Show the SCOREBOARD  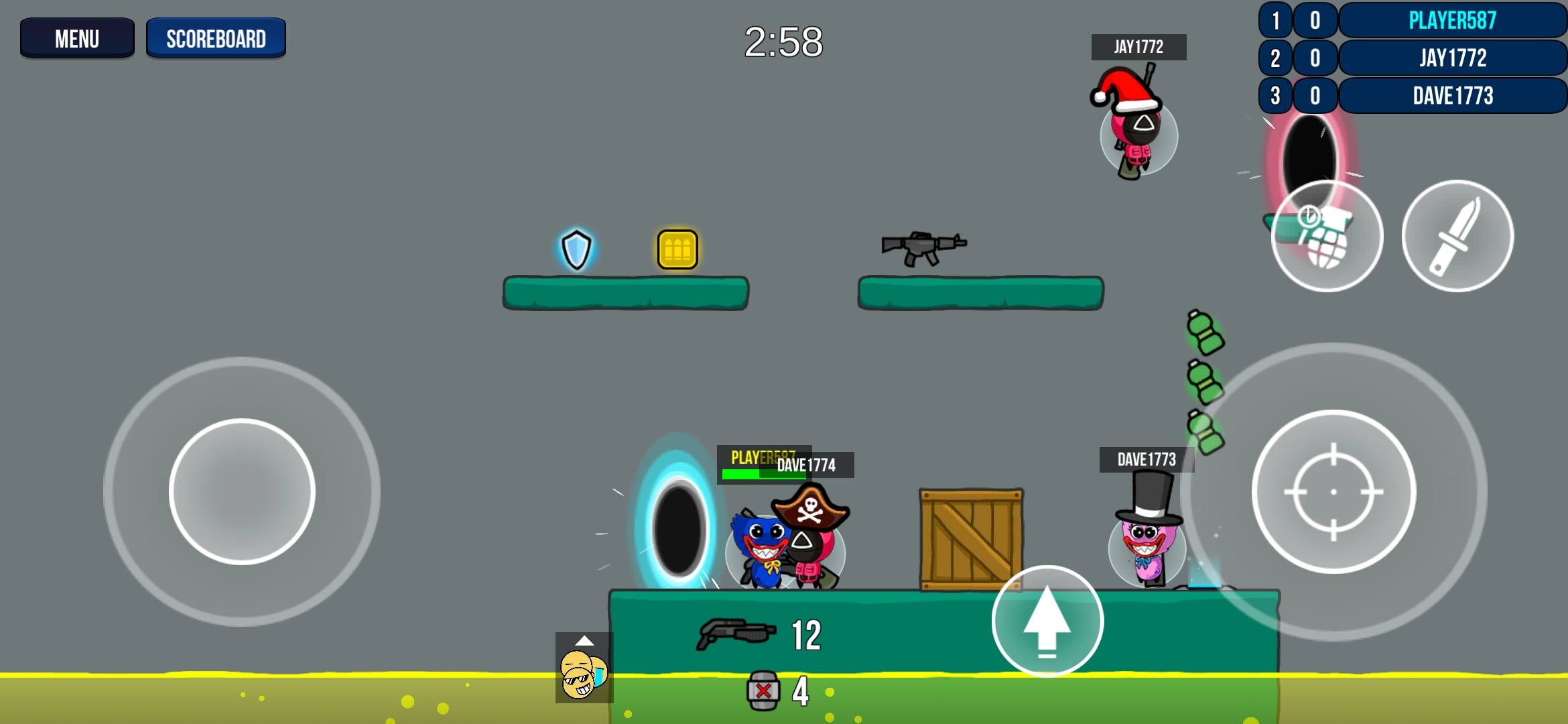[x=216, y=38]
